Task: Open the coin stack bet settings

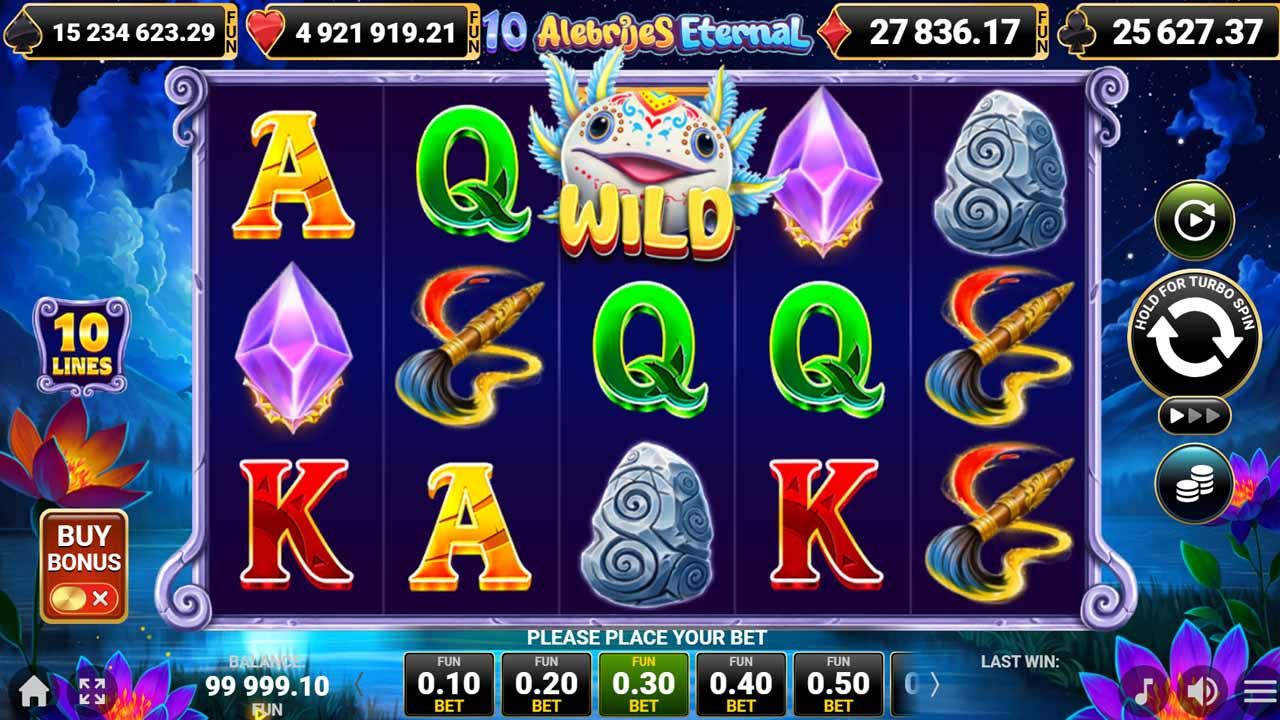Action: pyautogui.click(x=1194, y=484)
